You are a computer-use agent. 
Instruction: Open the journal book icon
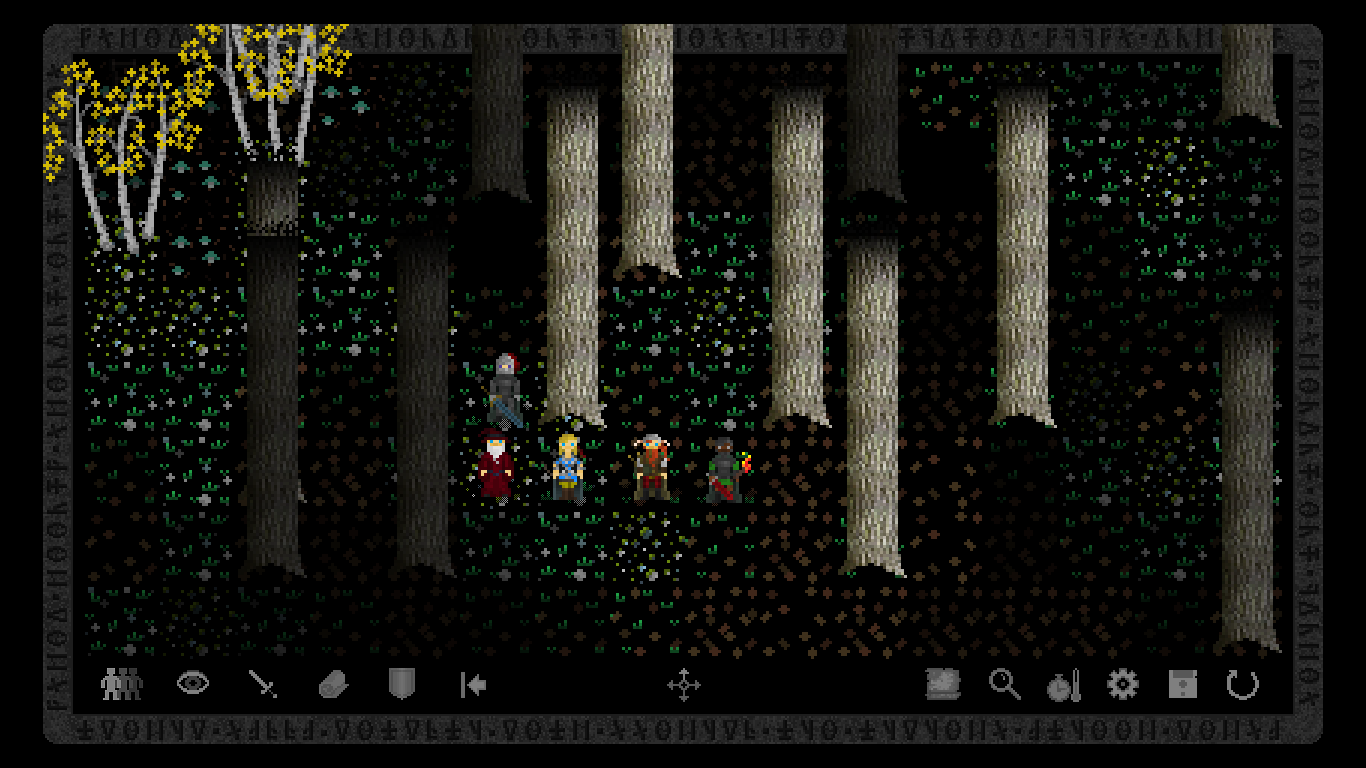click(x=941, y=683)
